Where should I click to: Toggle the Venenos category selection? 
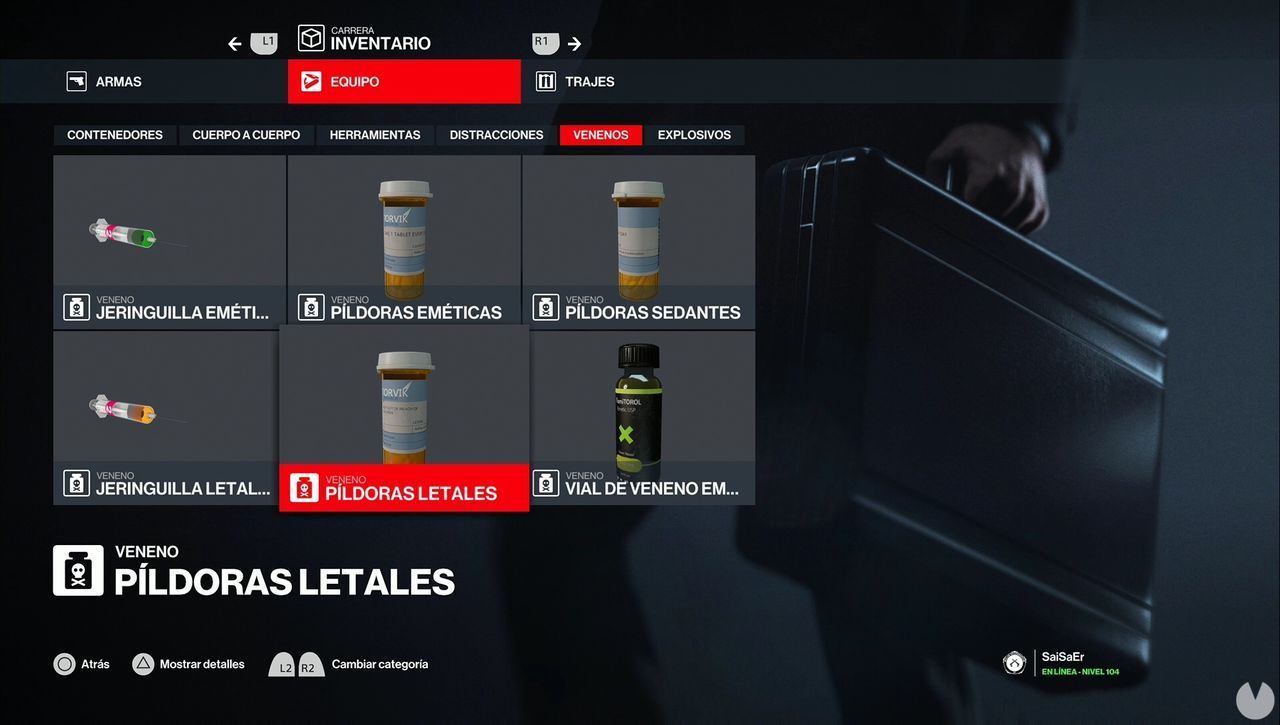point(600,134)
